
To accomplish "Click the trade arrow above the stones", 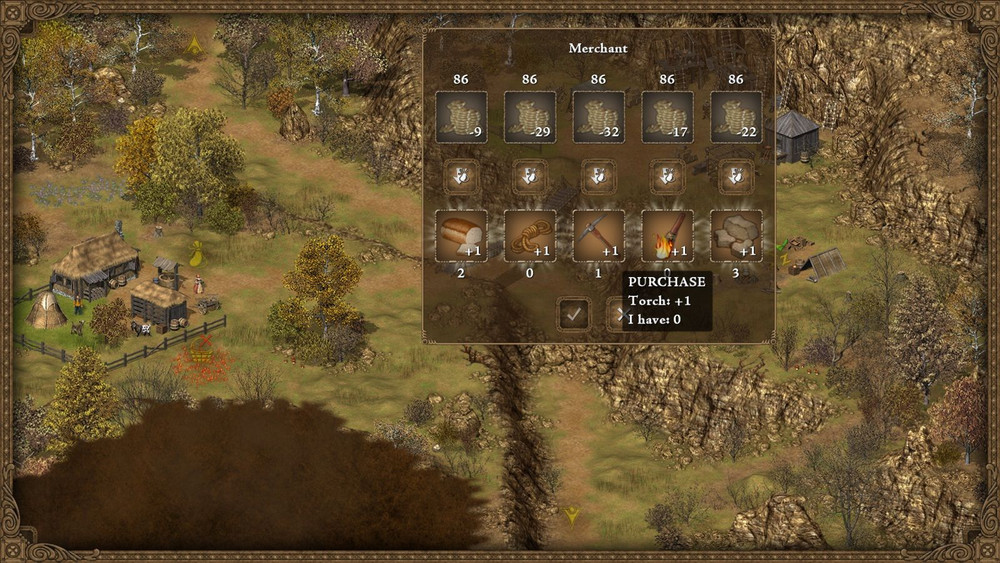I will click(736, 176).
